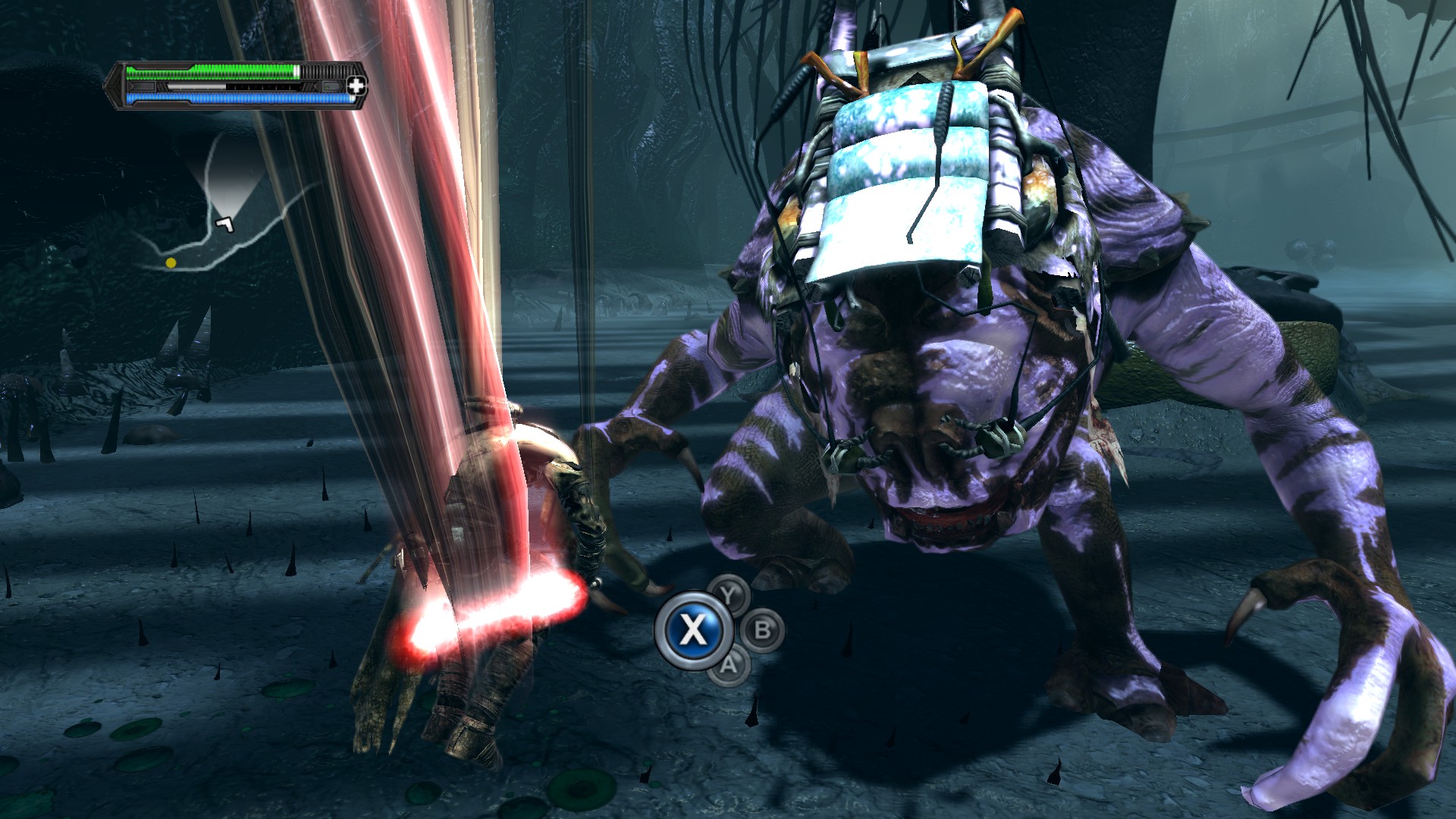Click the health pack plus icon on HUD
1456x819 pixels.
pos(356,86)
